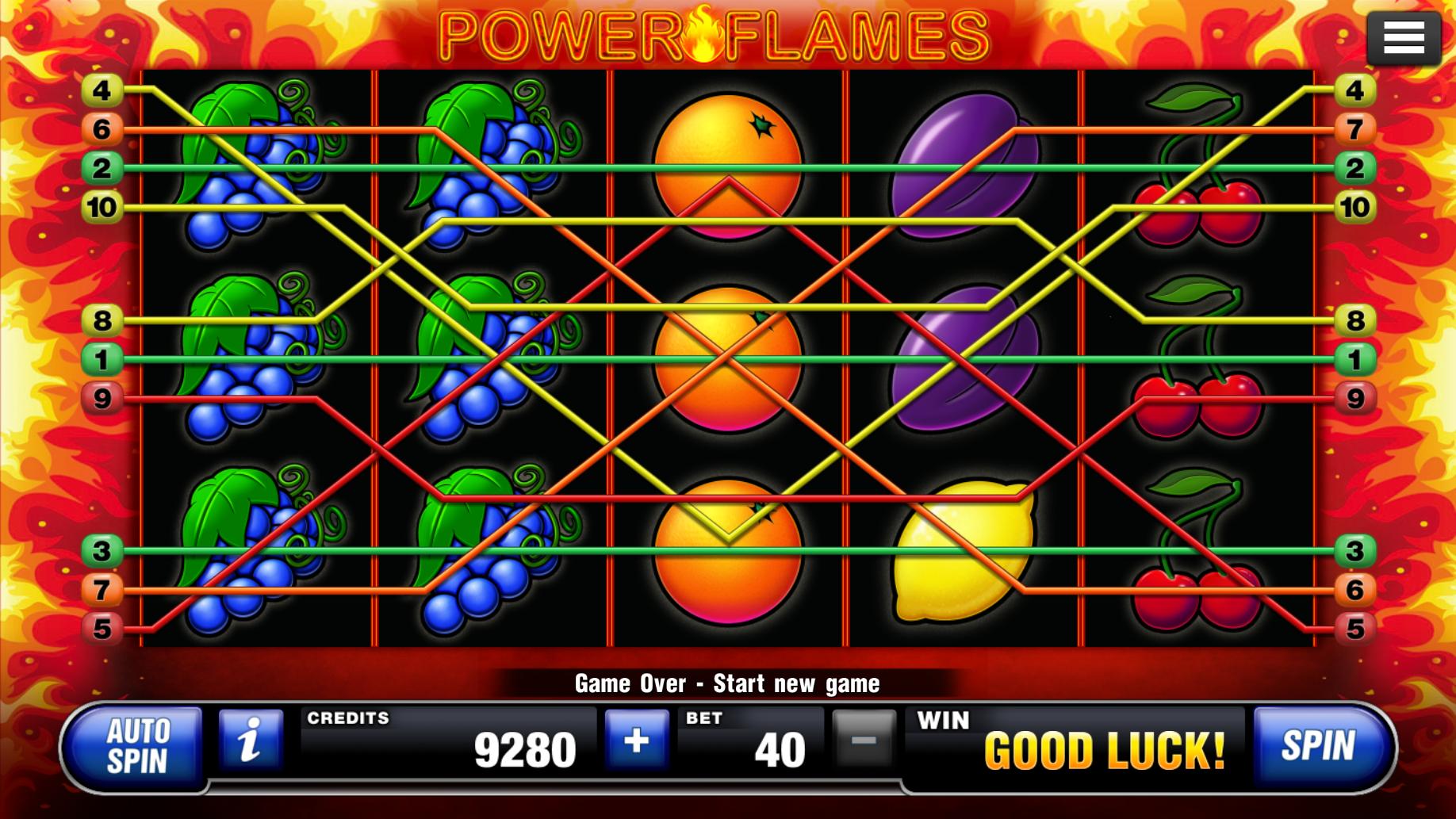Image resolution: width=1456 pixels, height=819 pixels.
Task: Open the hamburger menu in top right corner
Action: pos(1403,37)
